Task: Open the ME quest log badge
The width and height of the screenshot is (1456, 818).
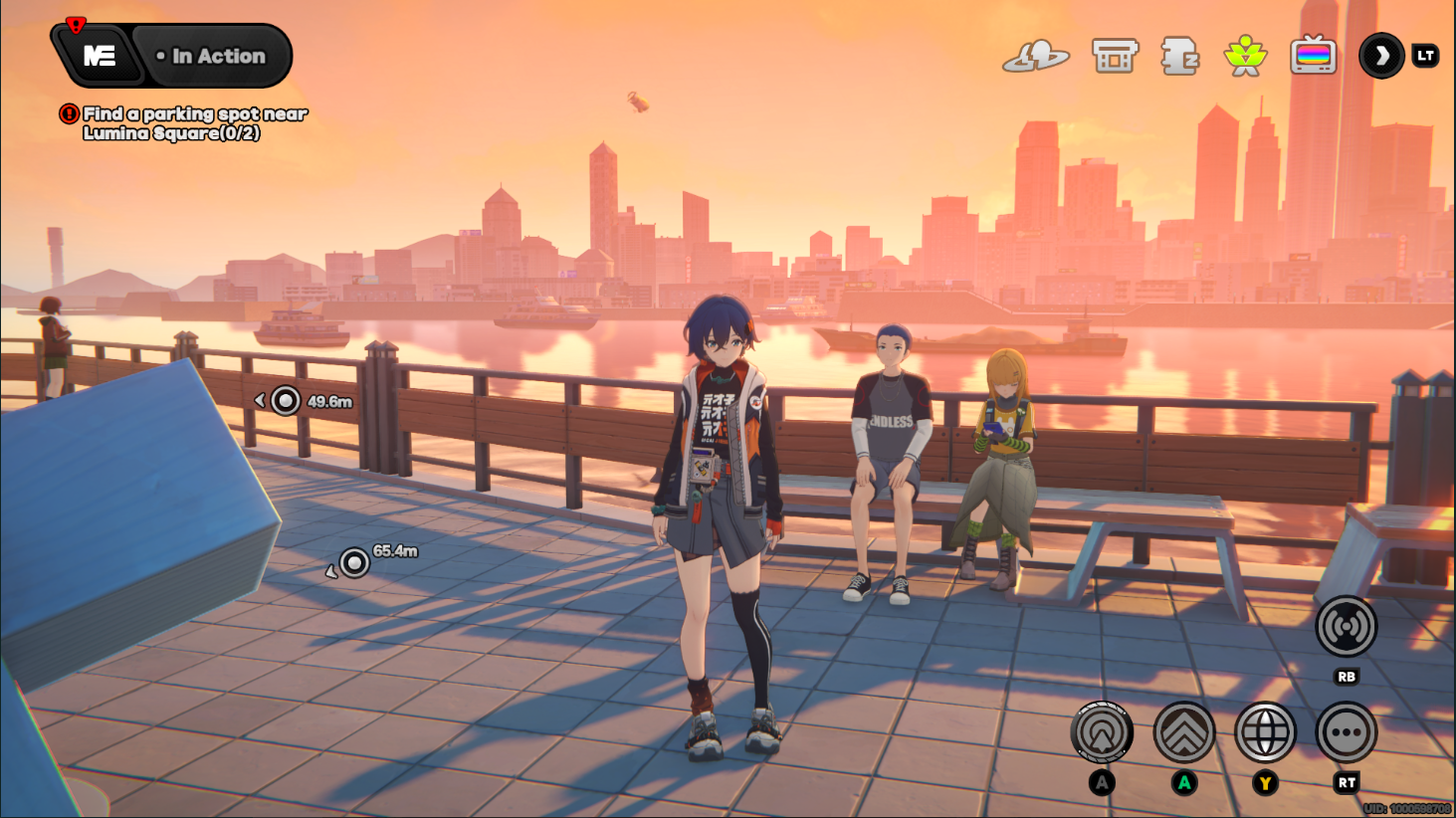Action: pos(99,56)
